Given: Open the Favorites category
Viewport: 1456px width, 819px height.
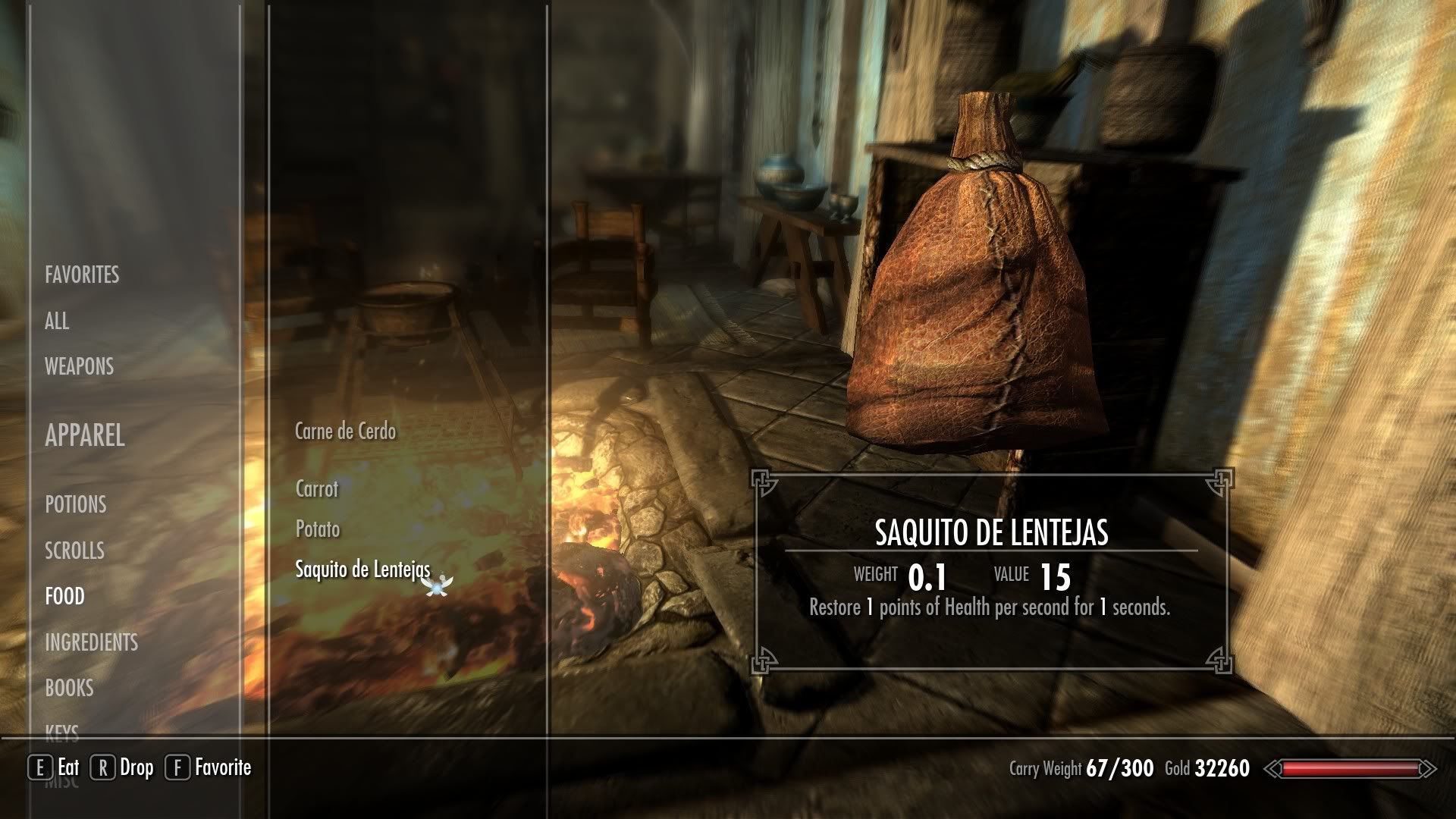Looking at the screenshot, I should pyautogui.click(x=82, y=275).
